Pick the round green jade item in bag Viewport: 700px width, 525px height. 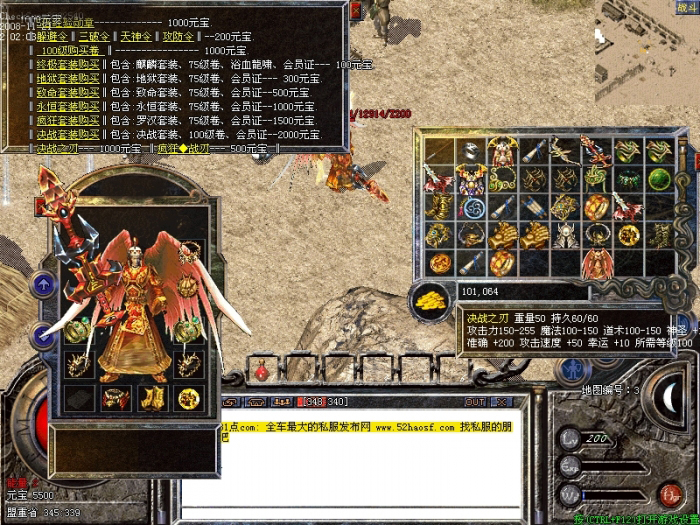point(658,179)
